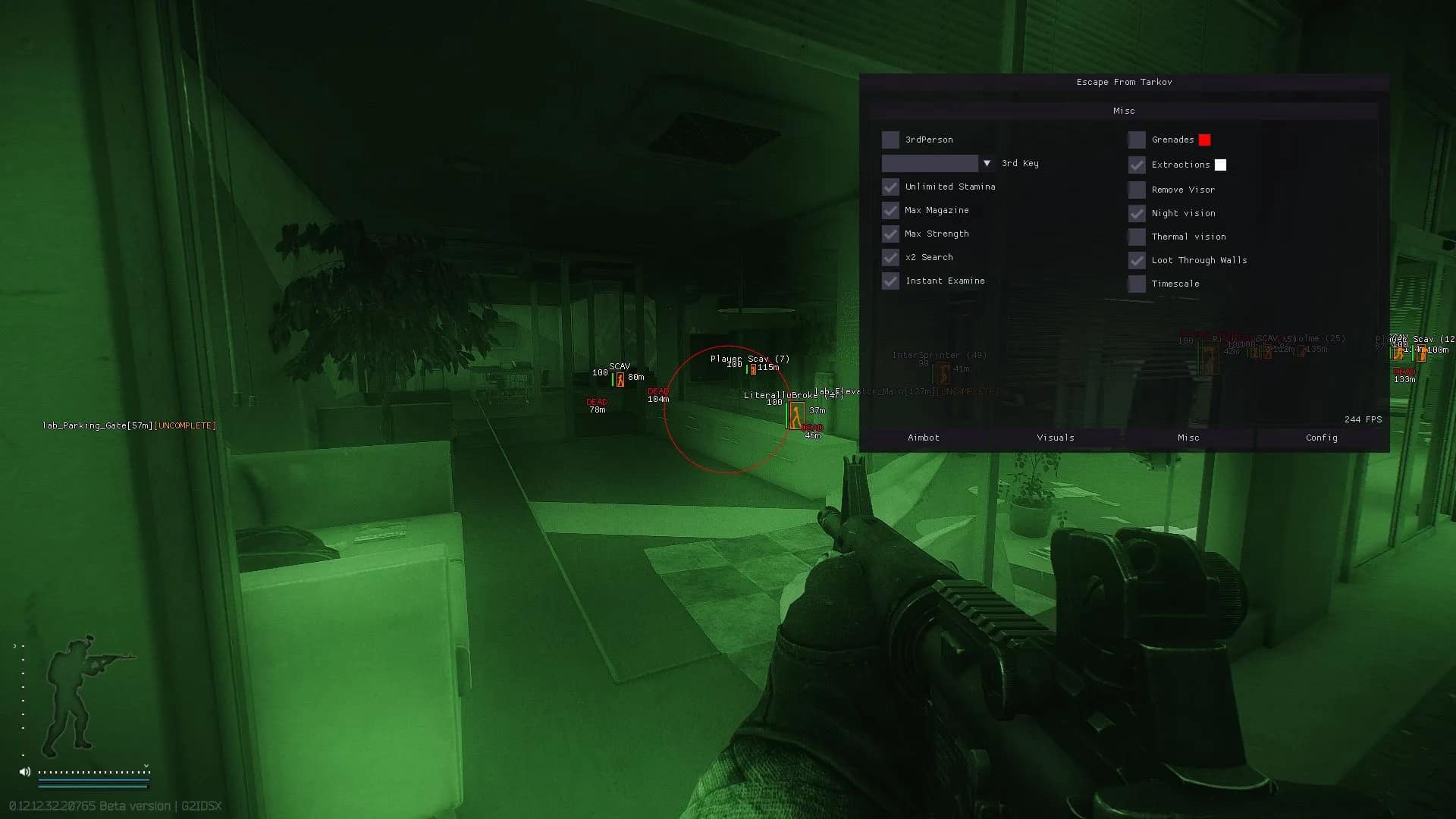Toggle Max Strength checkbox
The height and width of the screenshot is (819, 1456).
point(890,234)
